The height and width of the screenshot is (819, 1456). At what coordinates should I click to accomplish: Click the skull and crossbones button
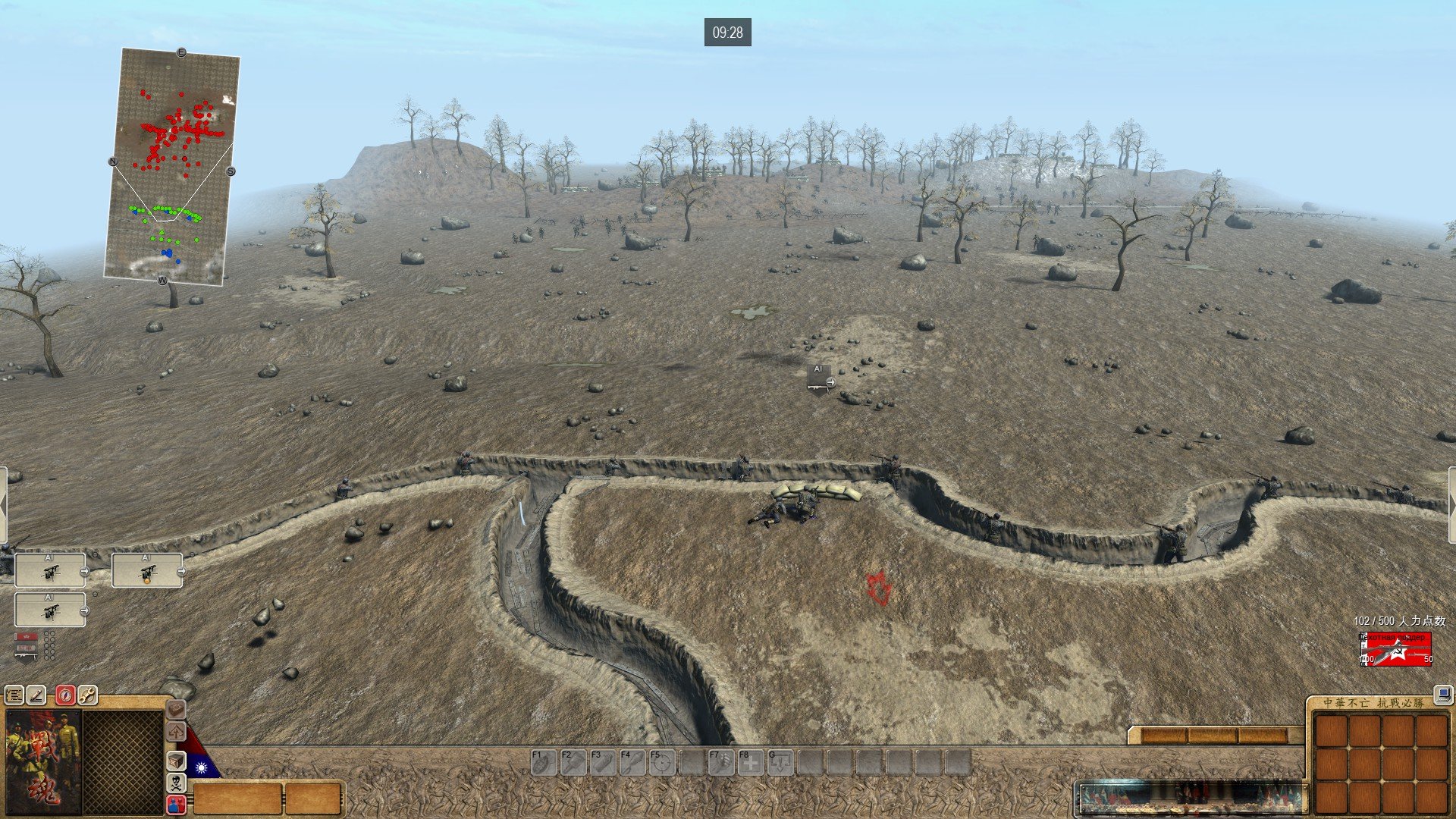click(x=176, y=783)
